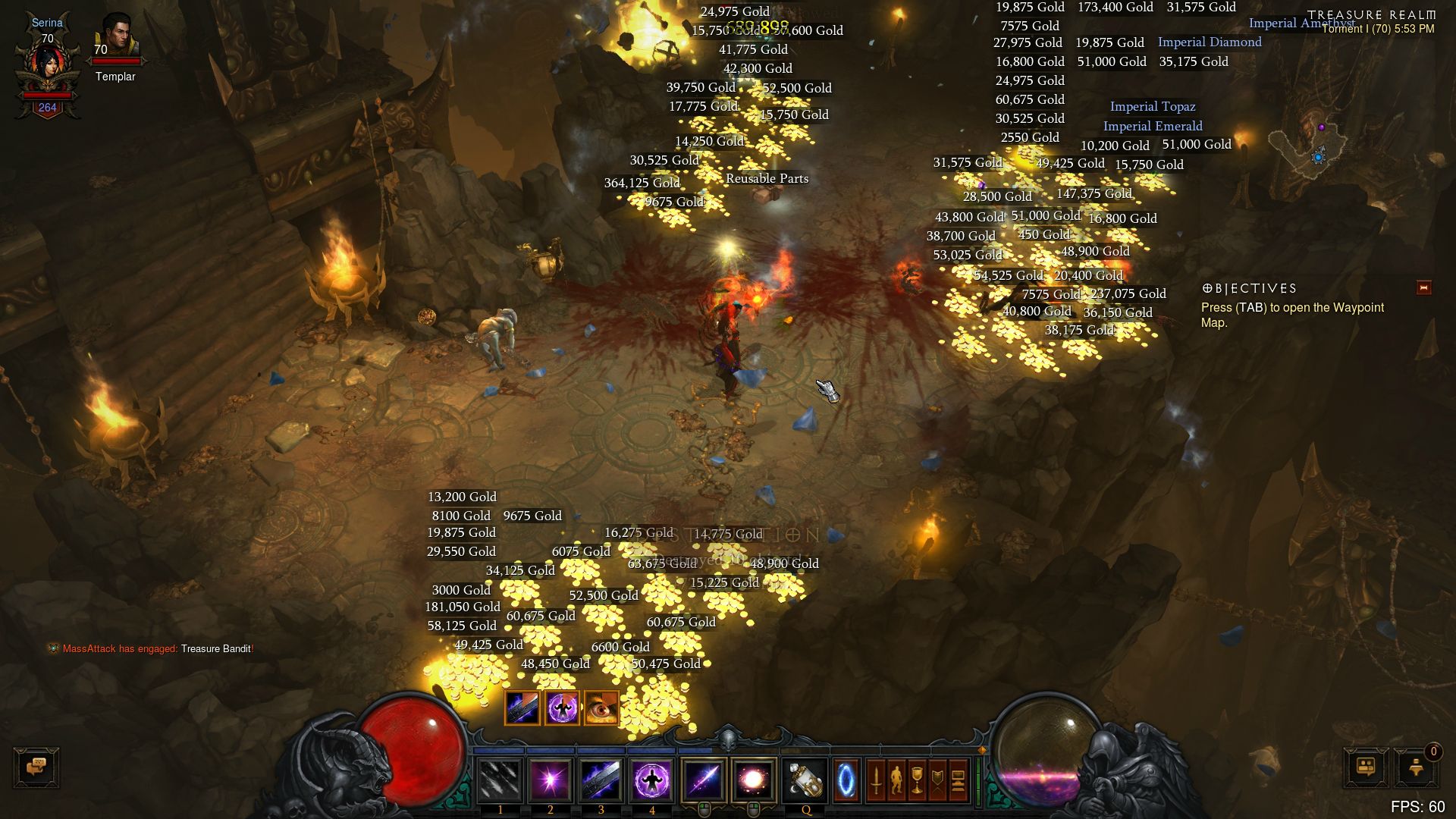
Task: Select the left-mouse purple streak skill
Action: pos(703,780)
